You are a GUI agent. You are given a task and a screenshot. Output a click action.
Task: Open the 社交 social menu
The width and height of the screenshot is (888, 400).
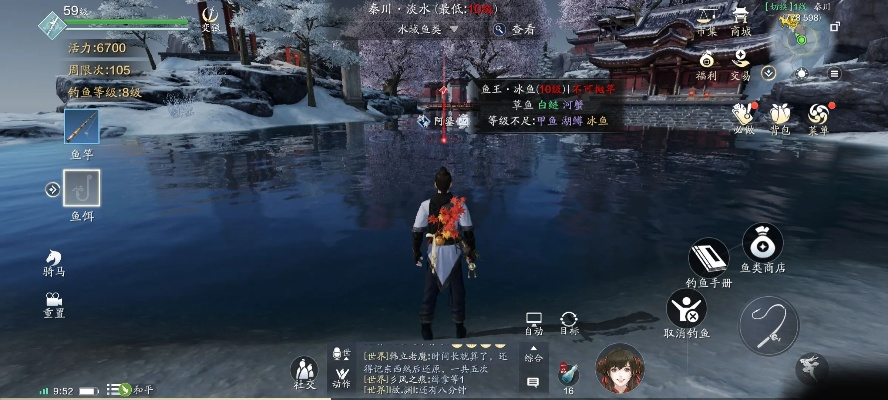(x=304, y=371)
